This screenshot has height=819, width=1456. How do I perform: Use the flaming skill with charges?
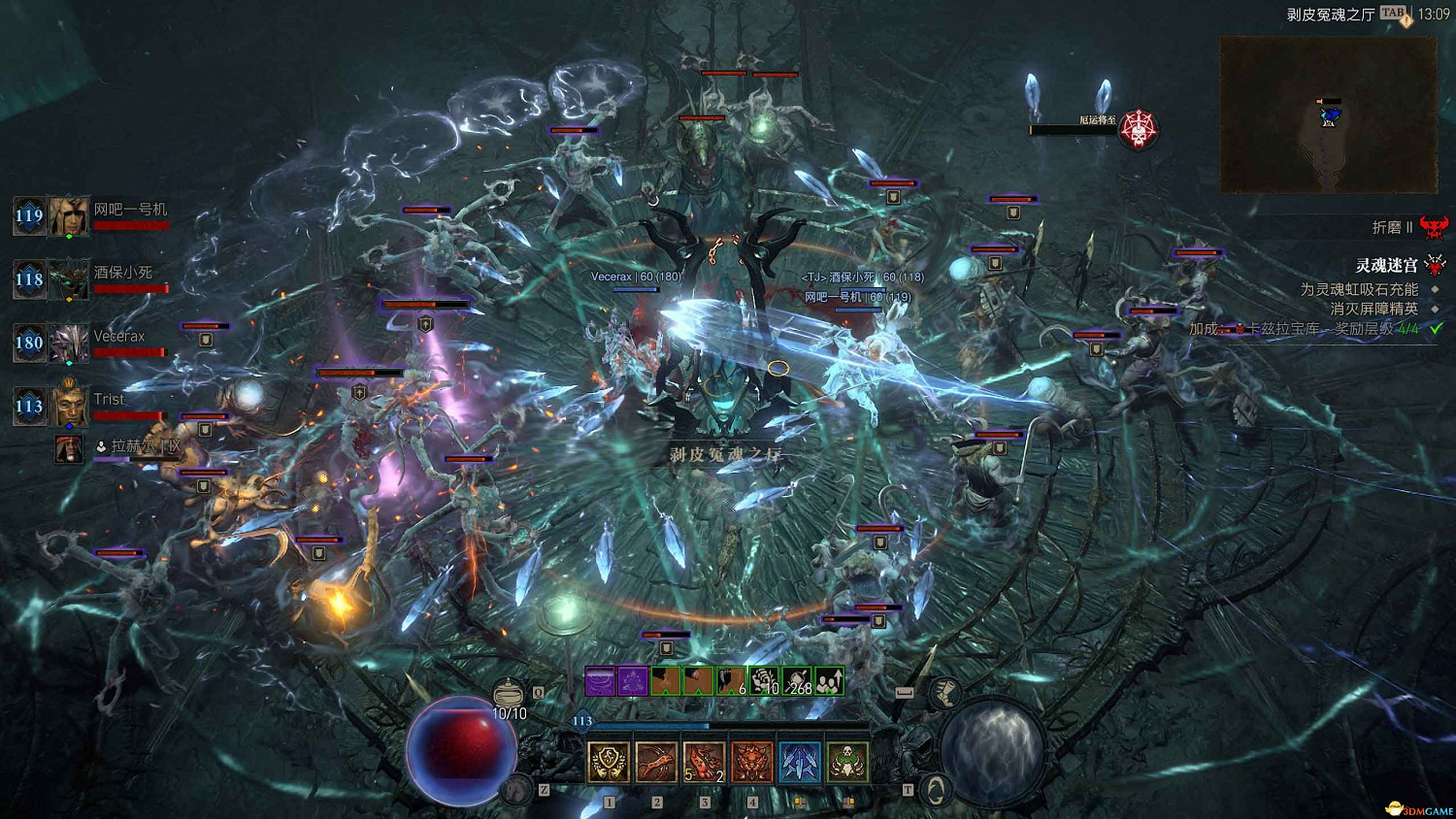coord(704,762)
